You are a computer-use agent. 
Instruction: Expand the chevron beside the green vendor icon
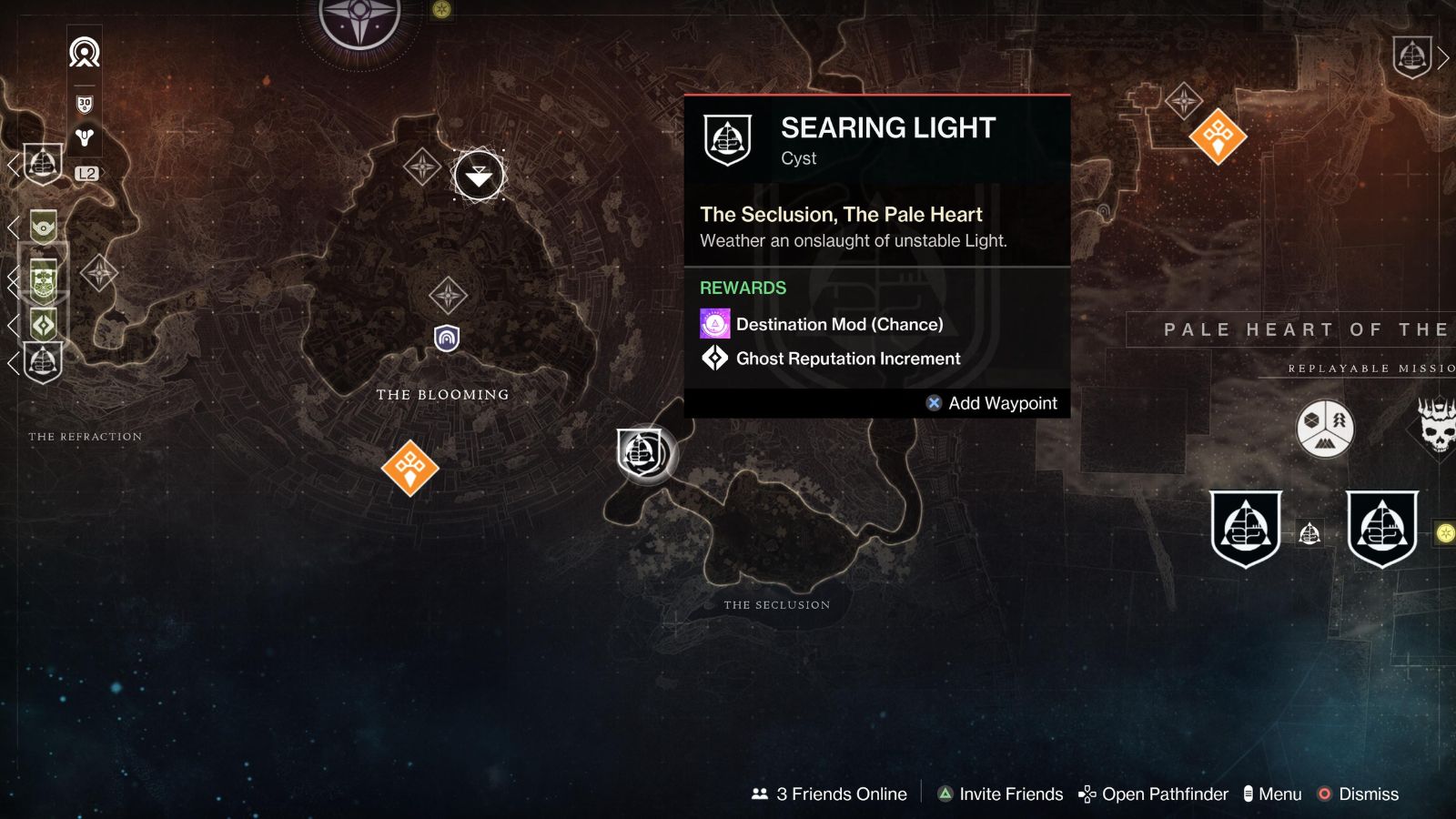click(x=14, y=226)
